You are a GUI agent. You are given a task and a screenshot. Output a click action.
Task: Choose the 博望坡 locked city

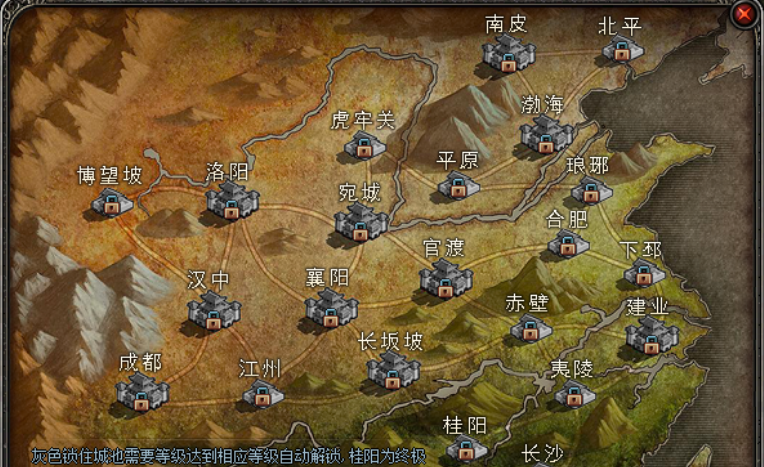[x=112, y=203]
